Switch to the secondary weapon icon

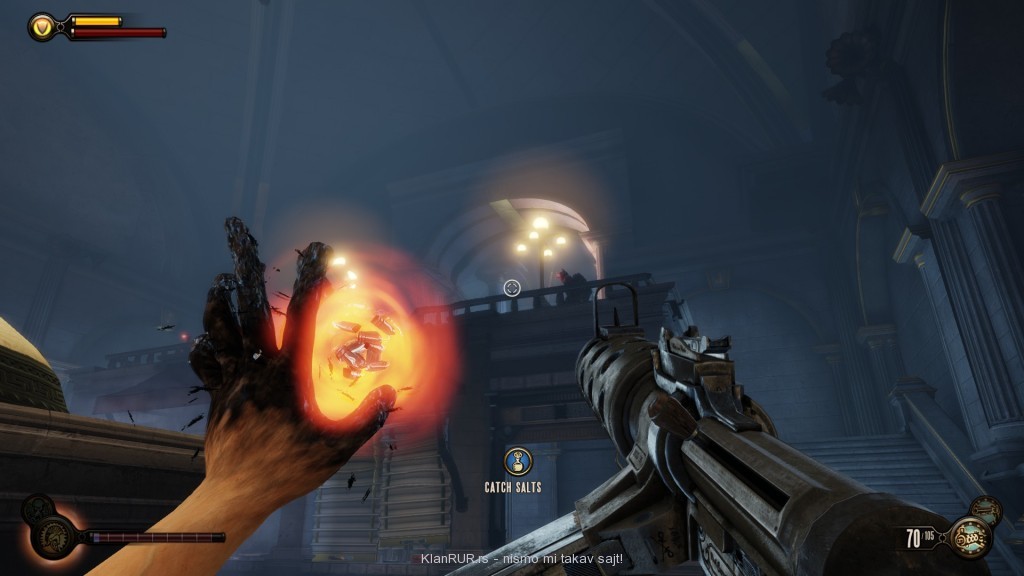pyautogui.click(x=986, y=509)
